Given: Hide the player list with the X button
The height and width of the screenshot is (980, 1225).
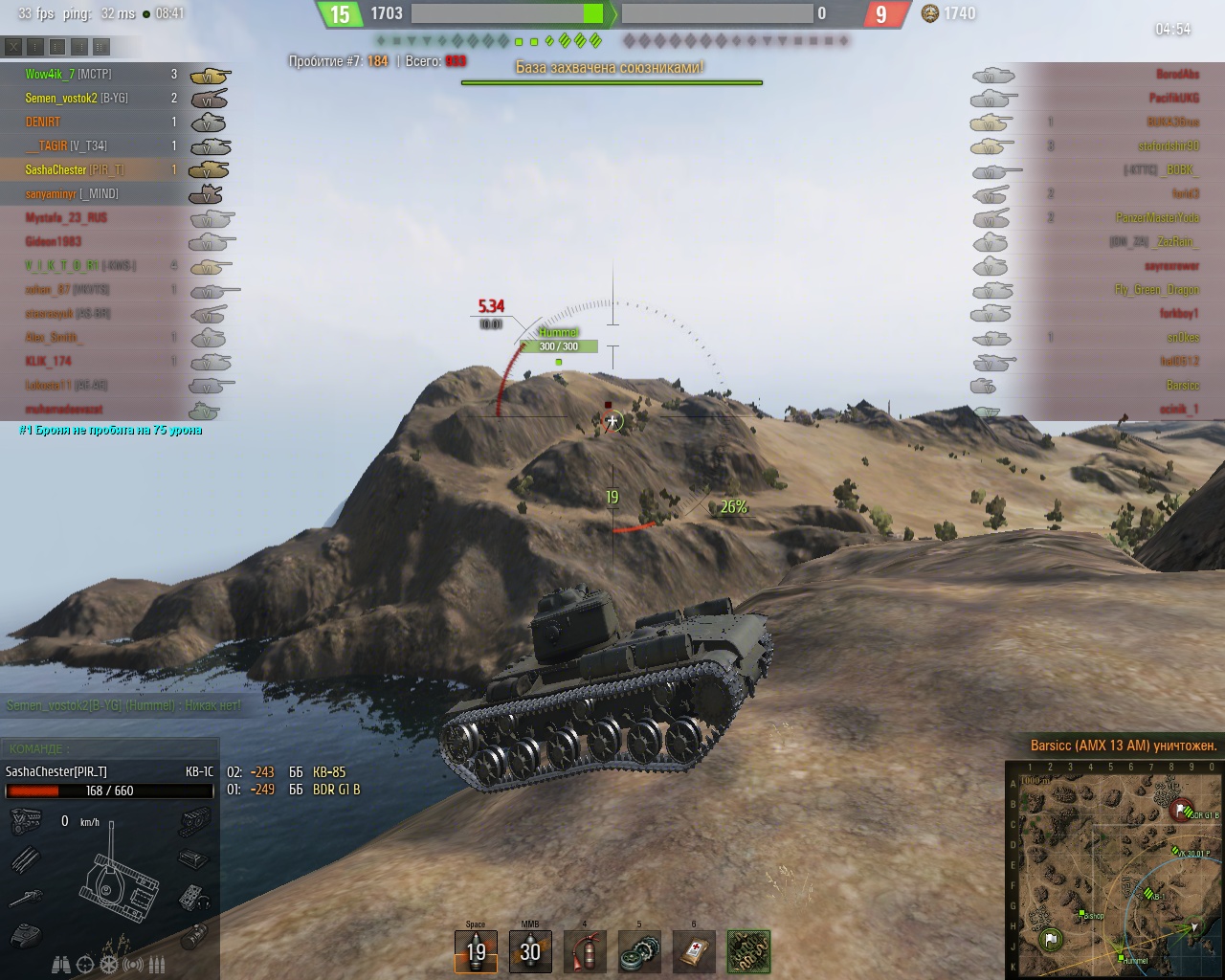Looking at the screenshot, I should [12, 46].
